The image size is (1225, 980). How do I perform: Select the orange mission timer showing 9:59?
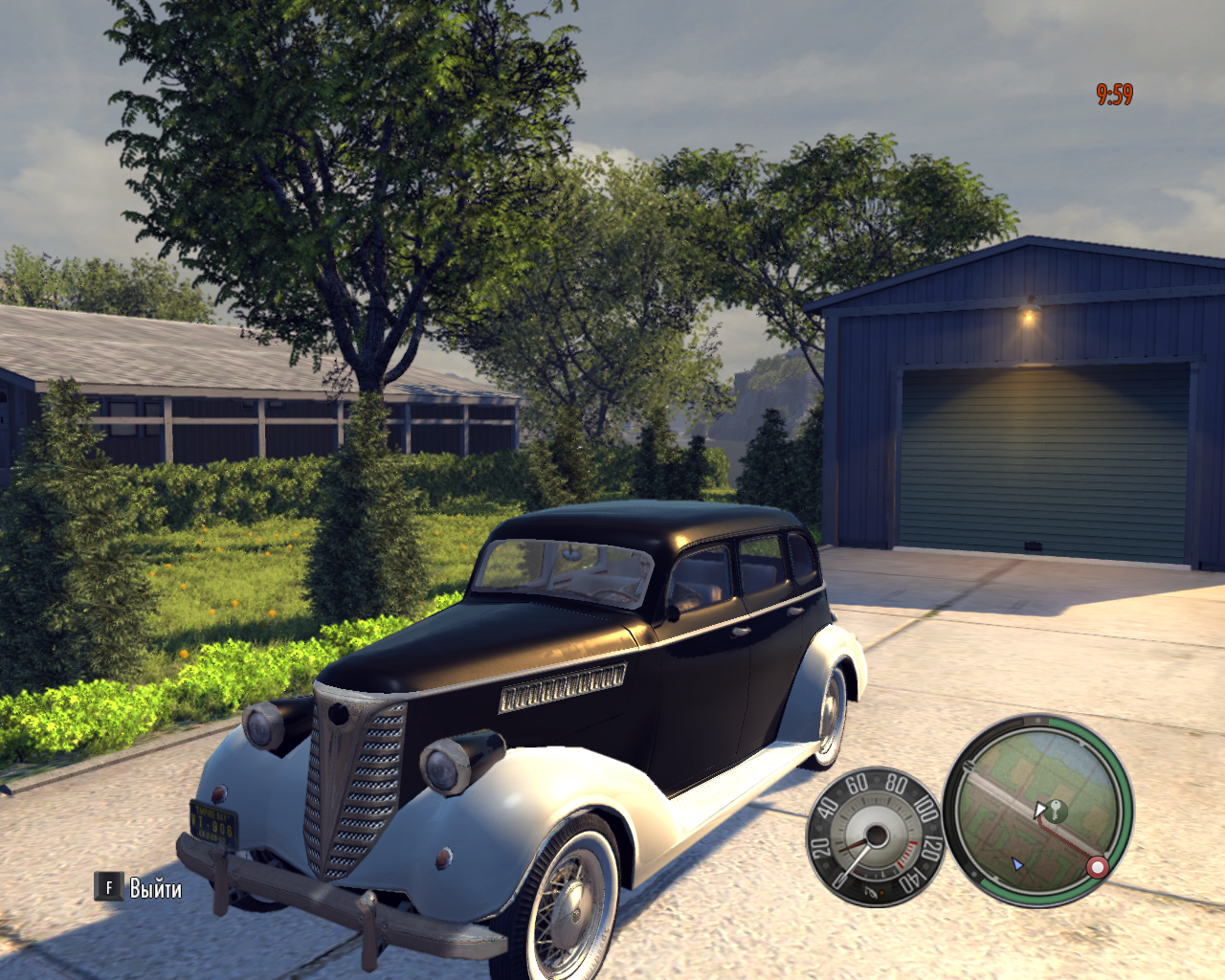1112,93
